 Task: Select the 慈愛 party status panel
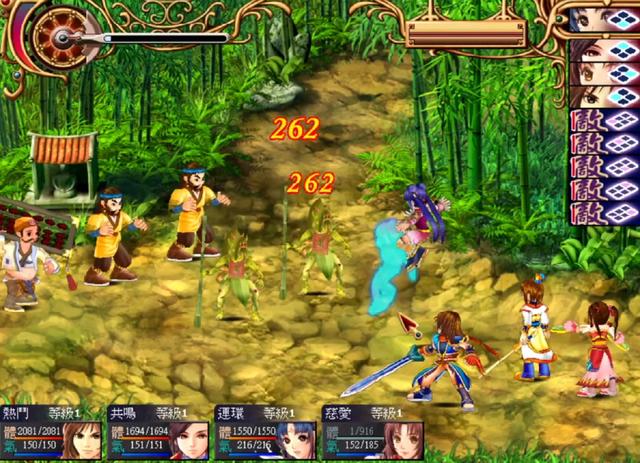pyautogui.click(x=372, y=431)
